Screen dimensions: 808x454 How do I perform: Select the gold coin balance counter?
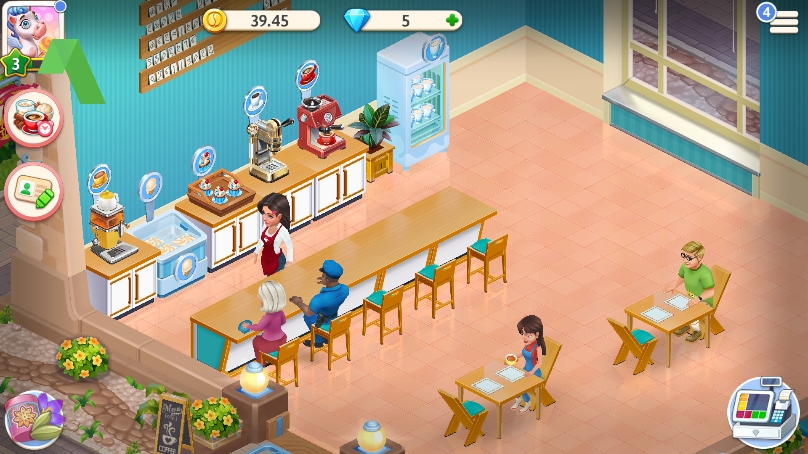pyautogui.click(x=261, y=20)
